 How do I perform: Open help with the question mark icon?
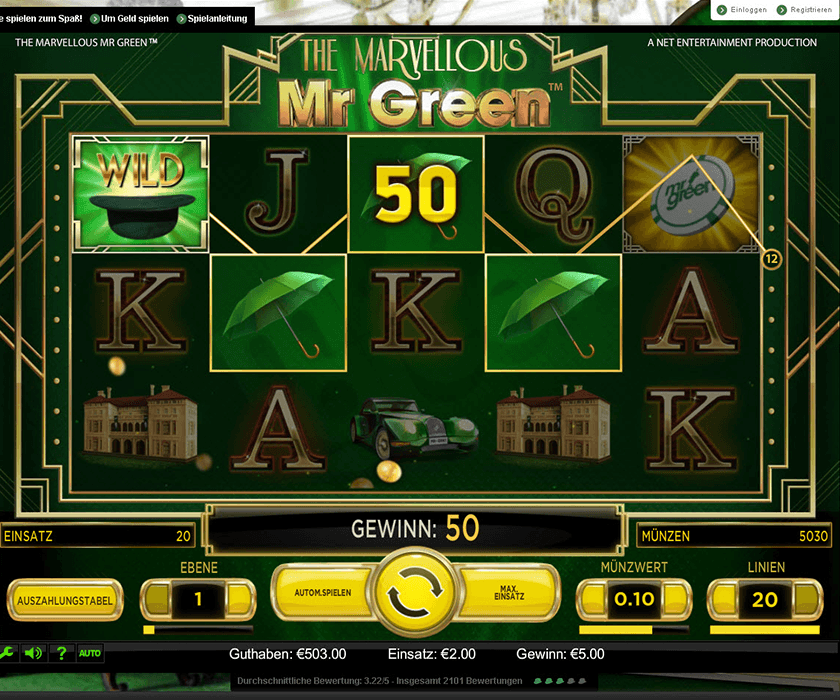61,653
